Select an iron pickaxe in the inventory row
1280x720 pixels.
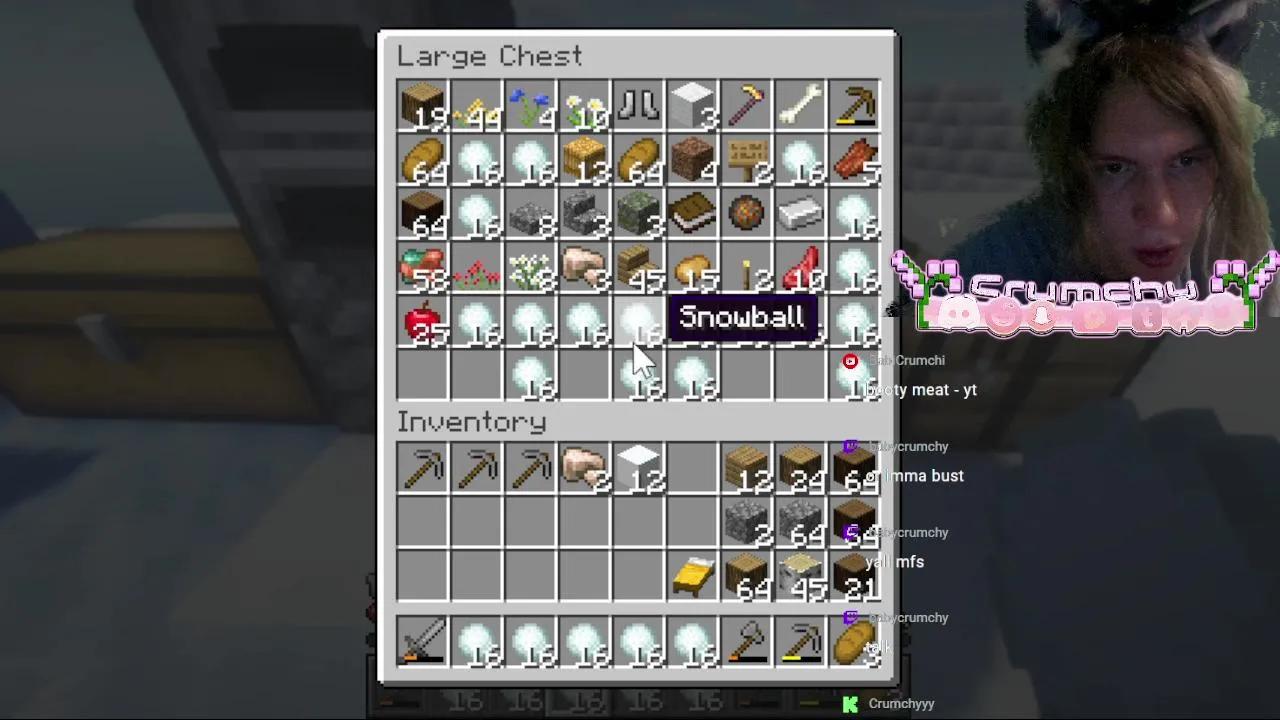pos(422,469)
